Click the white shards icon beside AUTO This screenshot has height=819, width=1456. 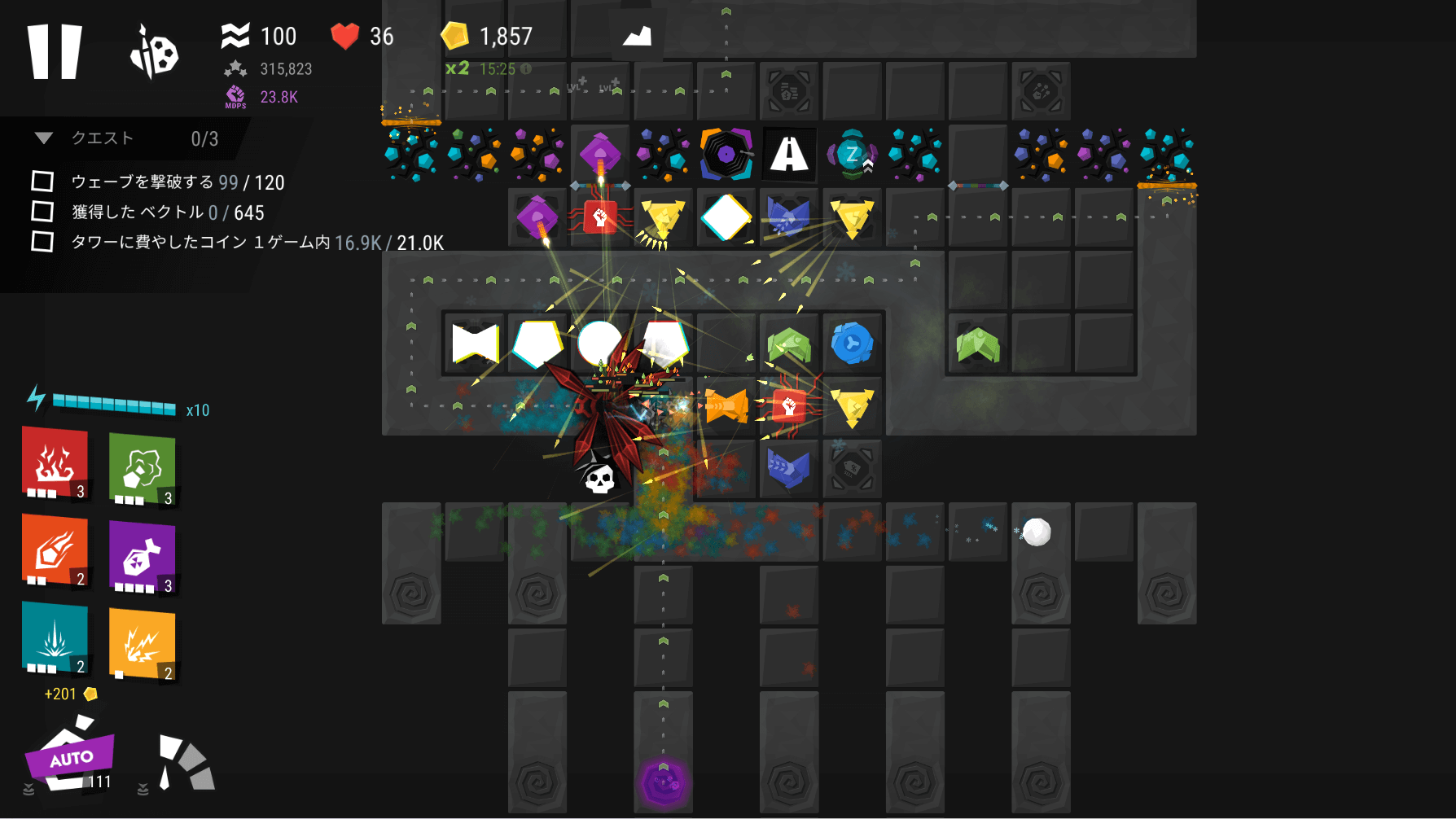(185, 764)
